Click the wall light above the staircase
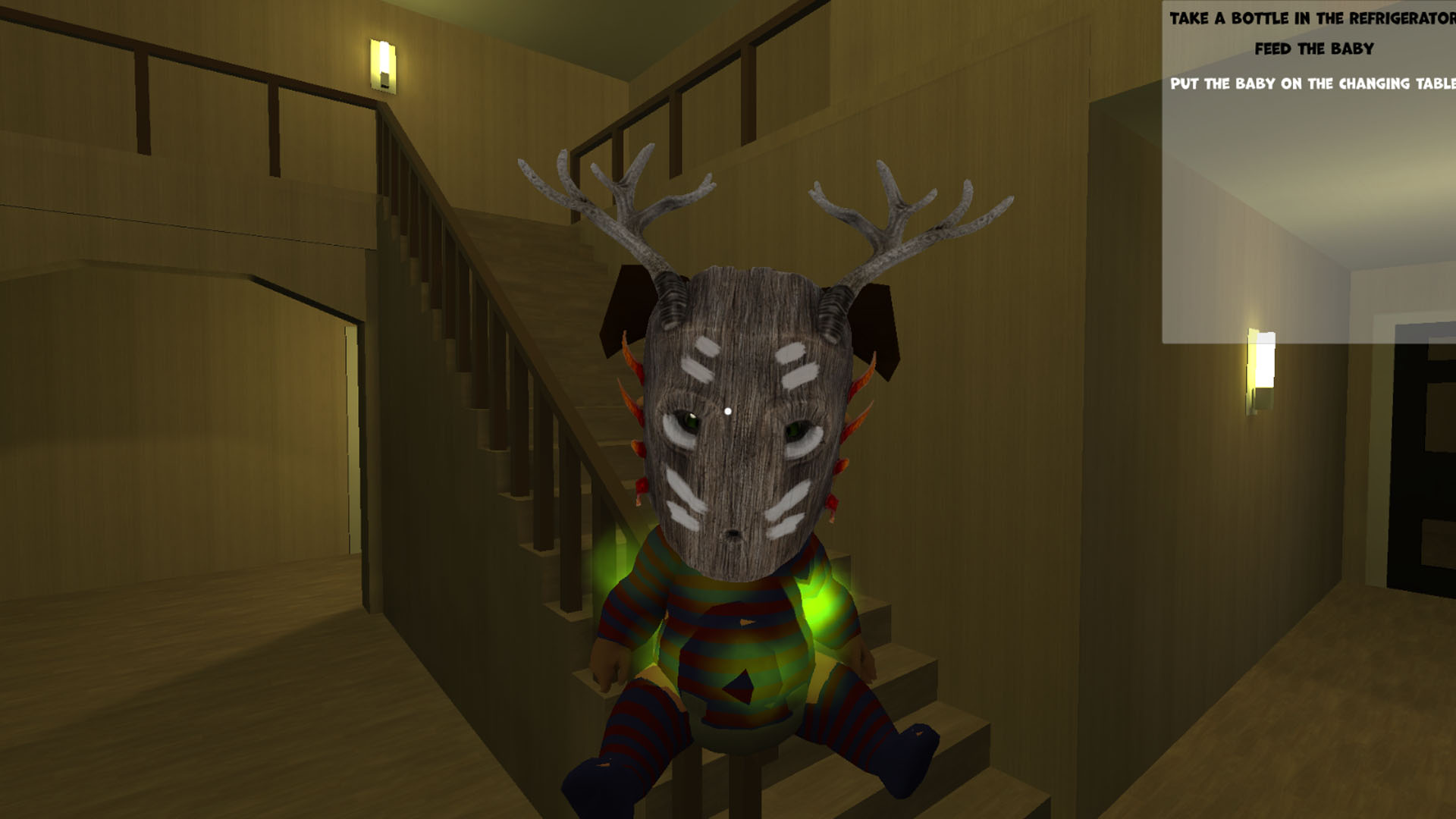This screenshot has height=819, width=1456. pos(383,64)
